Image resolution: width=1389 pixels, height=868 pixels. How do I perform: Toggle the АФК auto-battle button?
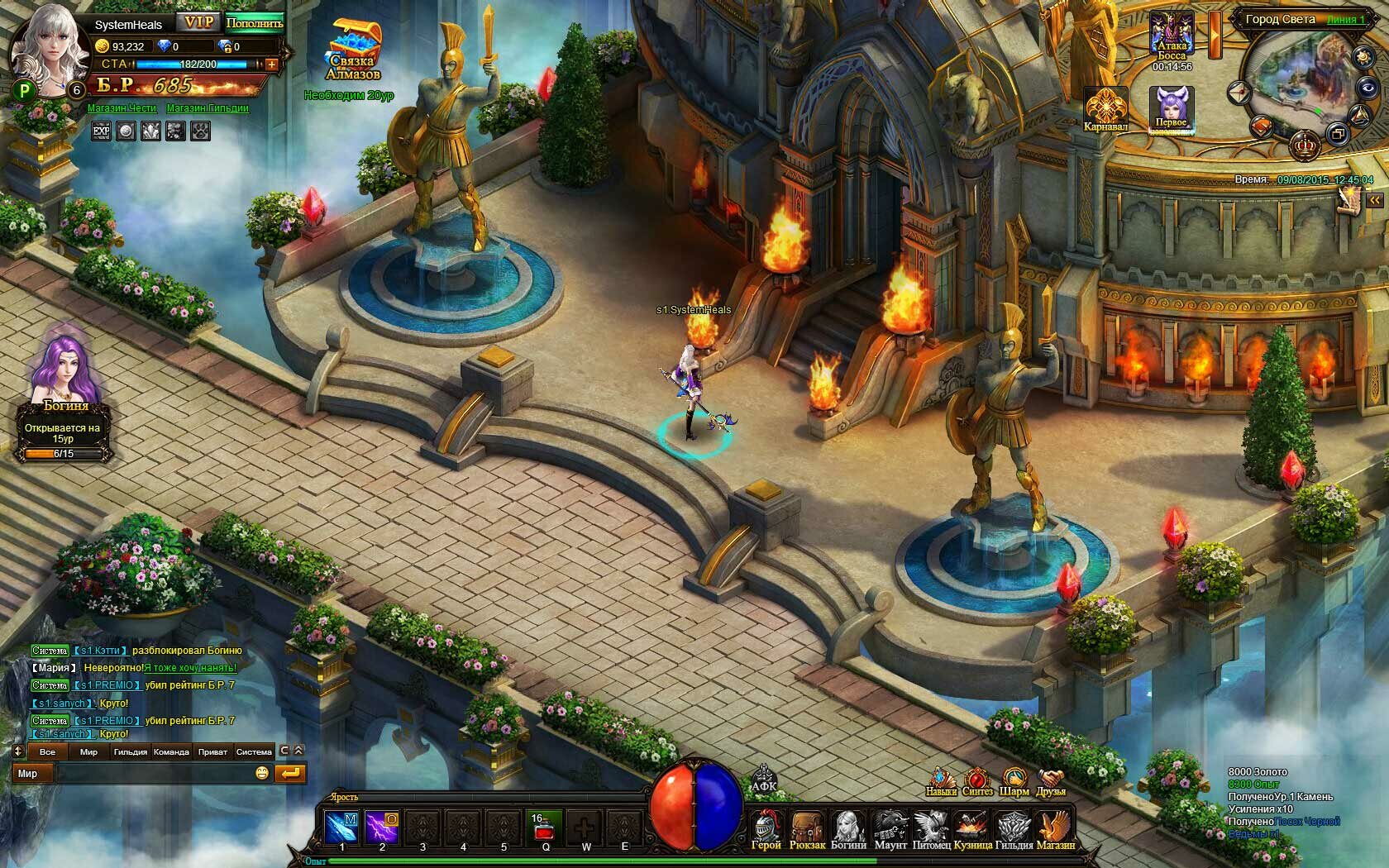(x=764, y=780)
